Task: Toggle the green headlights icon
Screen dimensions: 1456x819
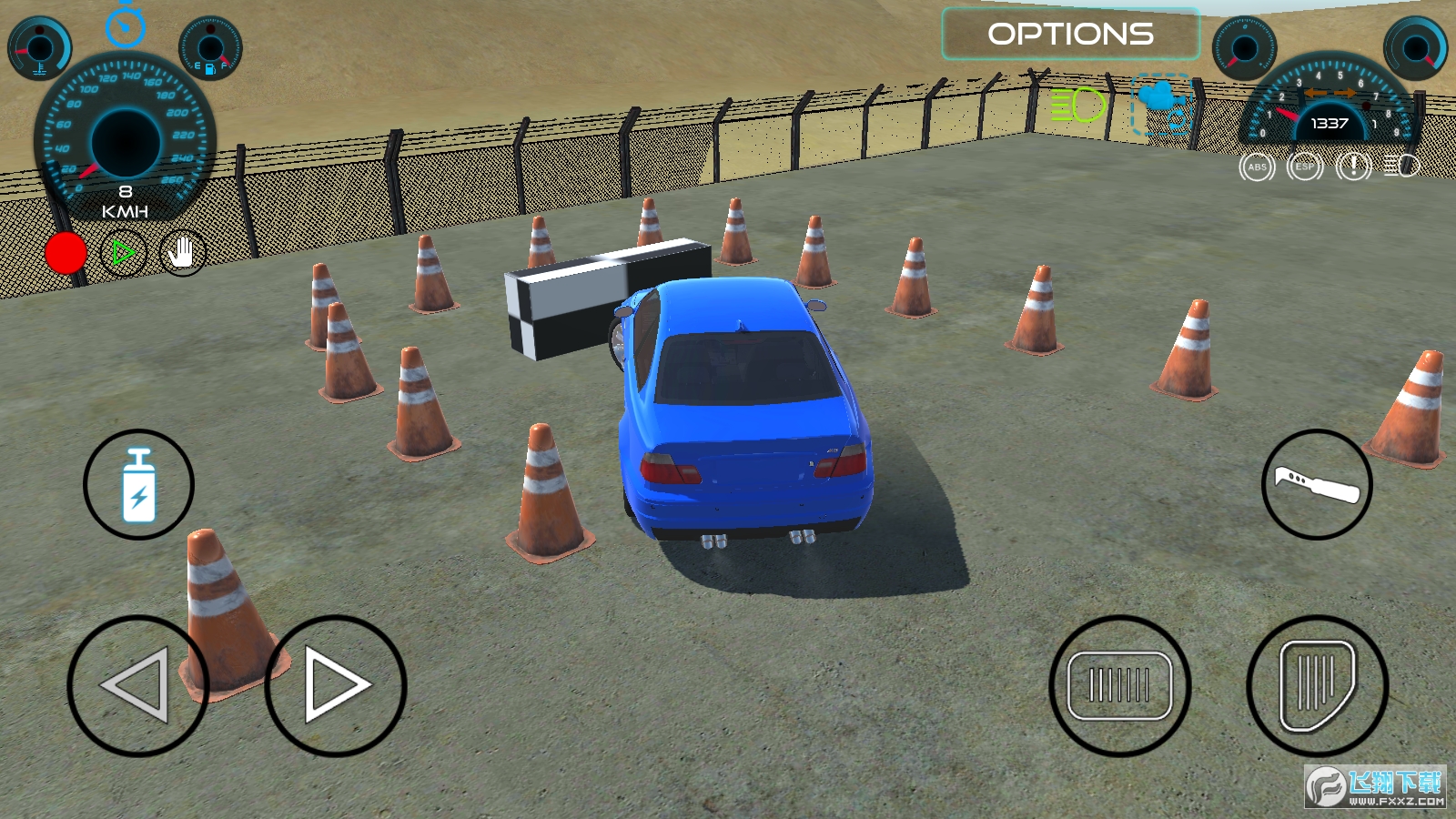Action: pyautogui.click(x=1077, y=106)
